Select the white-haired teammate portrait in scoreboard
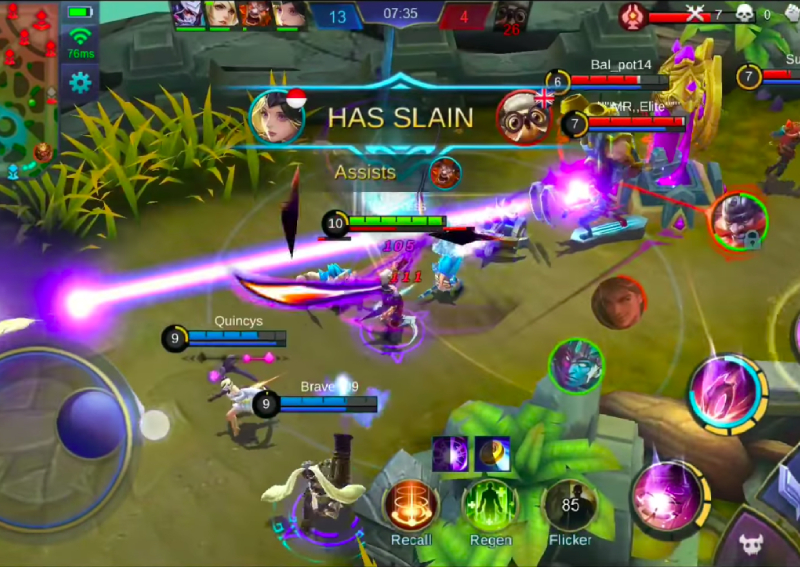Screen dimensions: 800x567 [x=187, y=13]
